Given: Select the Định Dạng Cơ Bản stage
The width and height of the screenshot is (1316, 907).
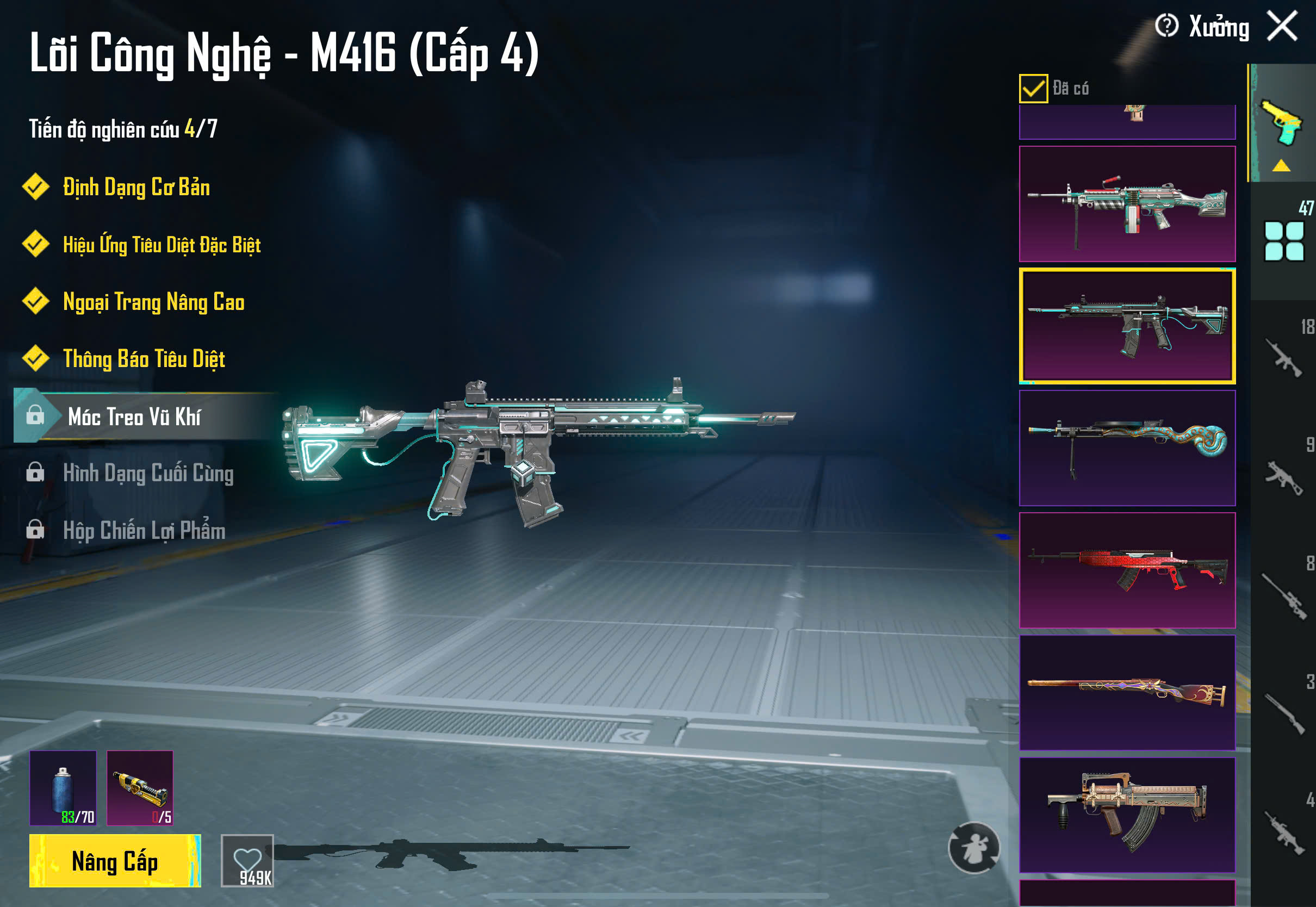Looking at the screenshot, I should (136, 187).
